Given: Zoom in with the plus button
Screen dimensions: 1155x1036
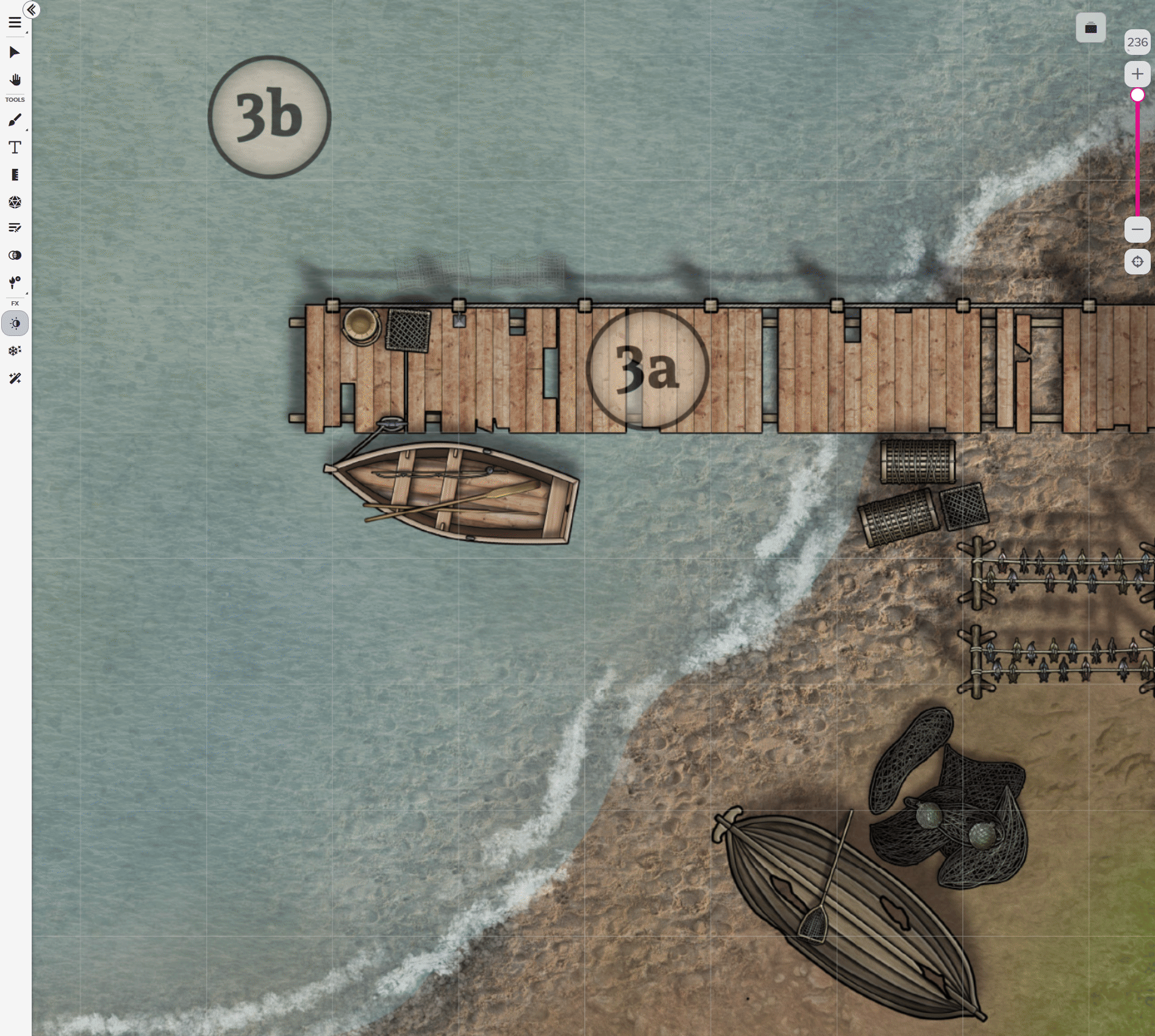Looking at the screenshot, I should pos(1137,74).
